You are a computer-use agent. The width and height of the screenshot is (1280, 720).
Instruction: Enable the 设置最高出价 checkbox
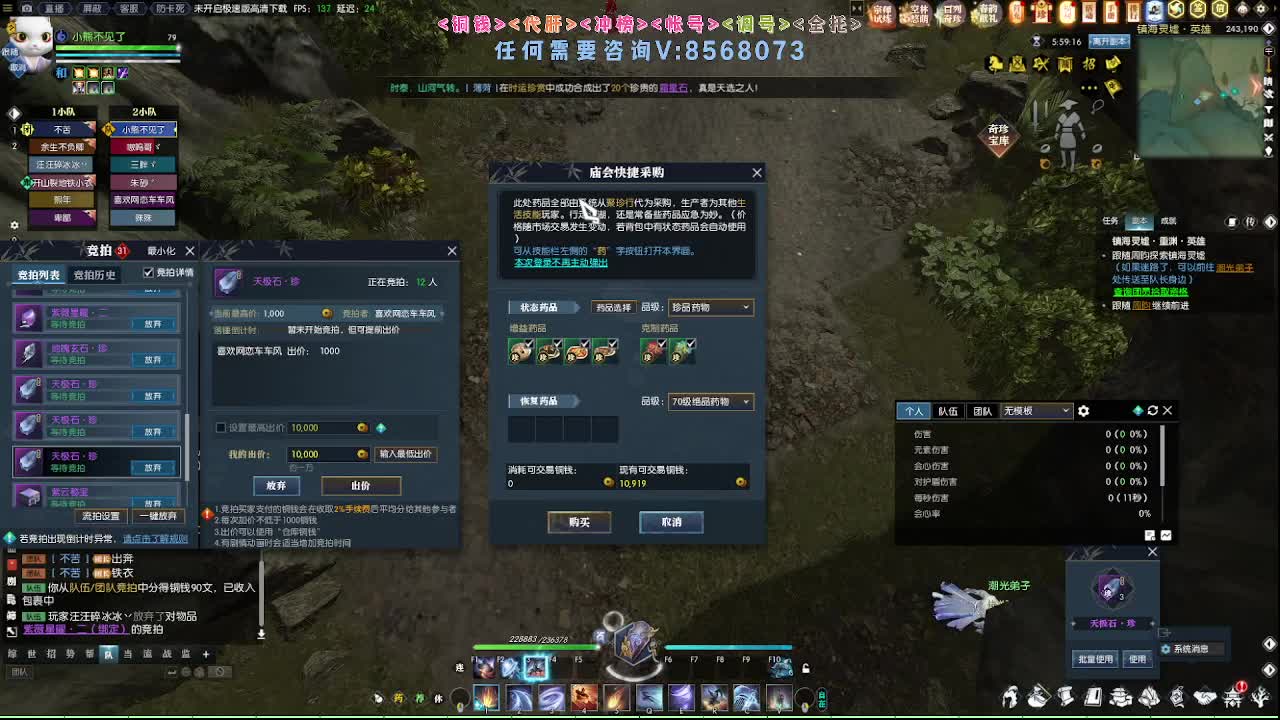click(x=219, y=427)
